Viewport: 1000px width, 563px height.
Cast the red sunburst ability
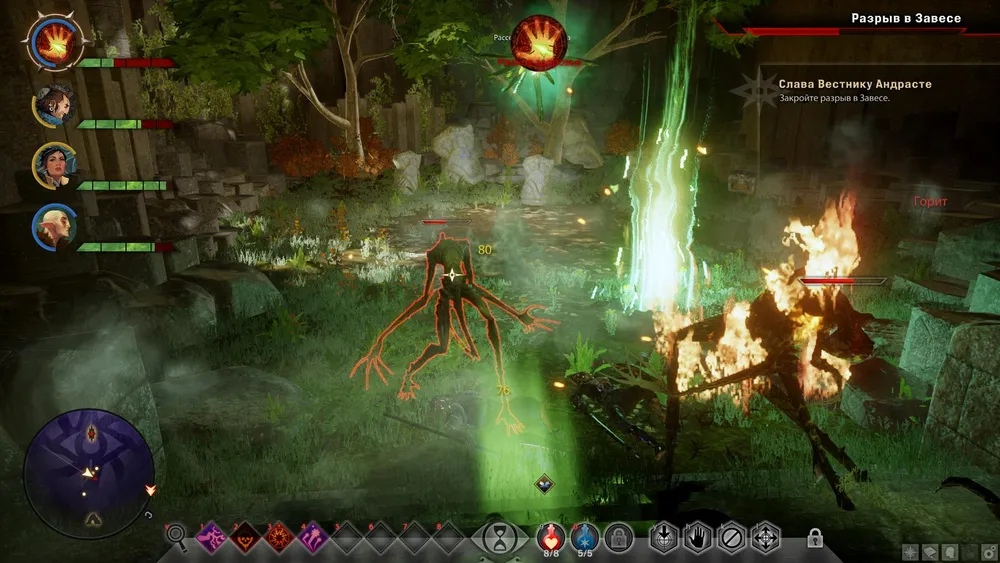coord(277,538)
